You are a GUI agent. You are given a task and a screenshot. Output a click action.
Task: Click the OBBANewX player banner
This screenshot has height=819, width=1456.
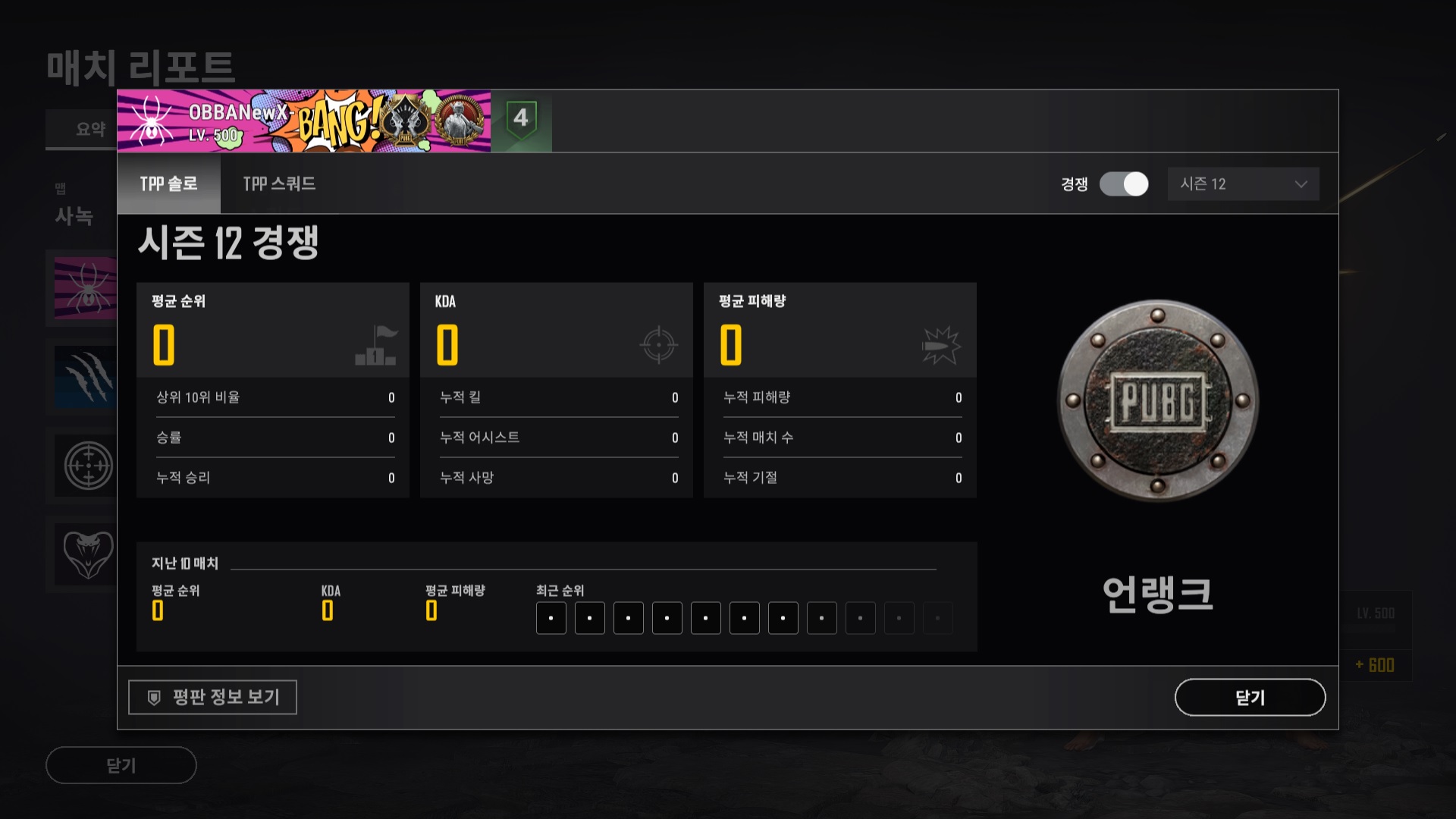tap(303, 121)
